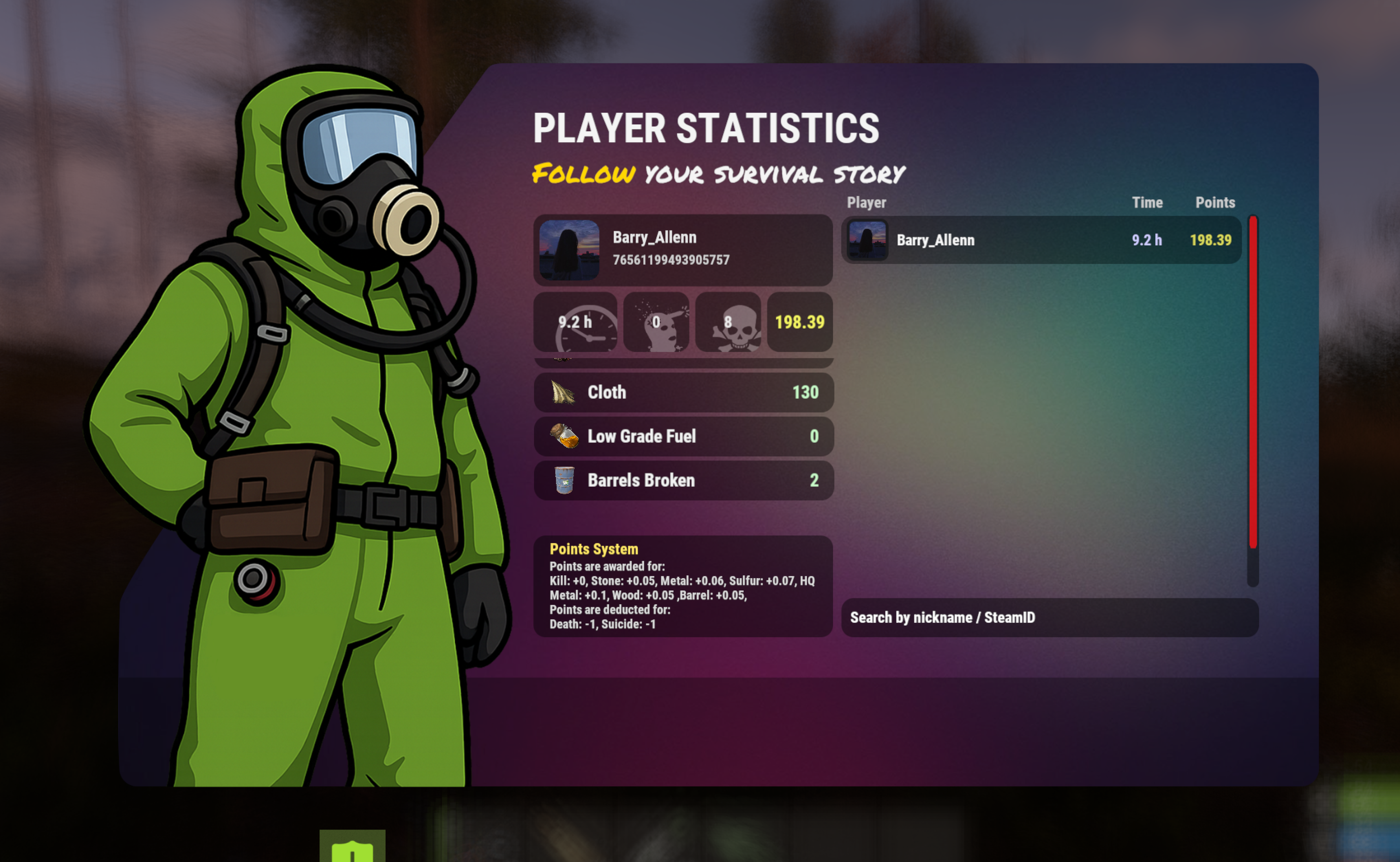1400x862 pixels.
Task: Select Barry_Allenn's row in the leaderboard
Action: coord(1037,240)
